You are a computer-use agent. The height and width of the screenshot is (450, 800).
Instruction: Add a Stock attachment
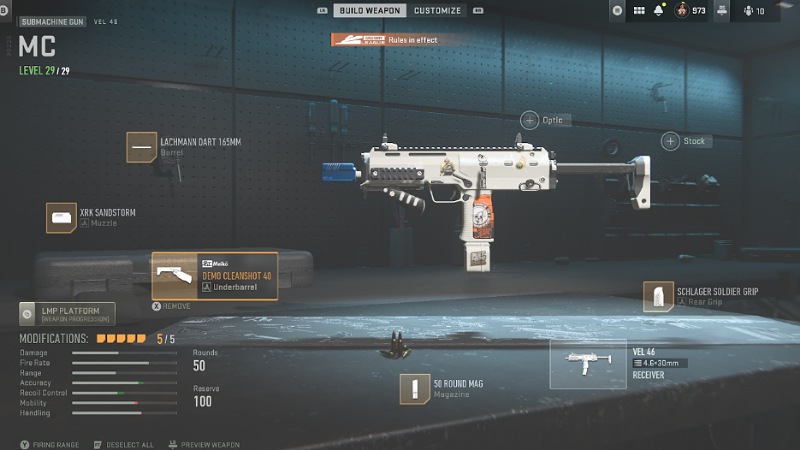coord(670,141)
